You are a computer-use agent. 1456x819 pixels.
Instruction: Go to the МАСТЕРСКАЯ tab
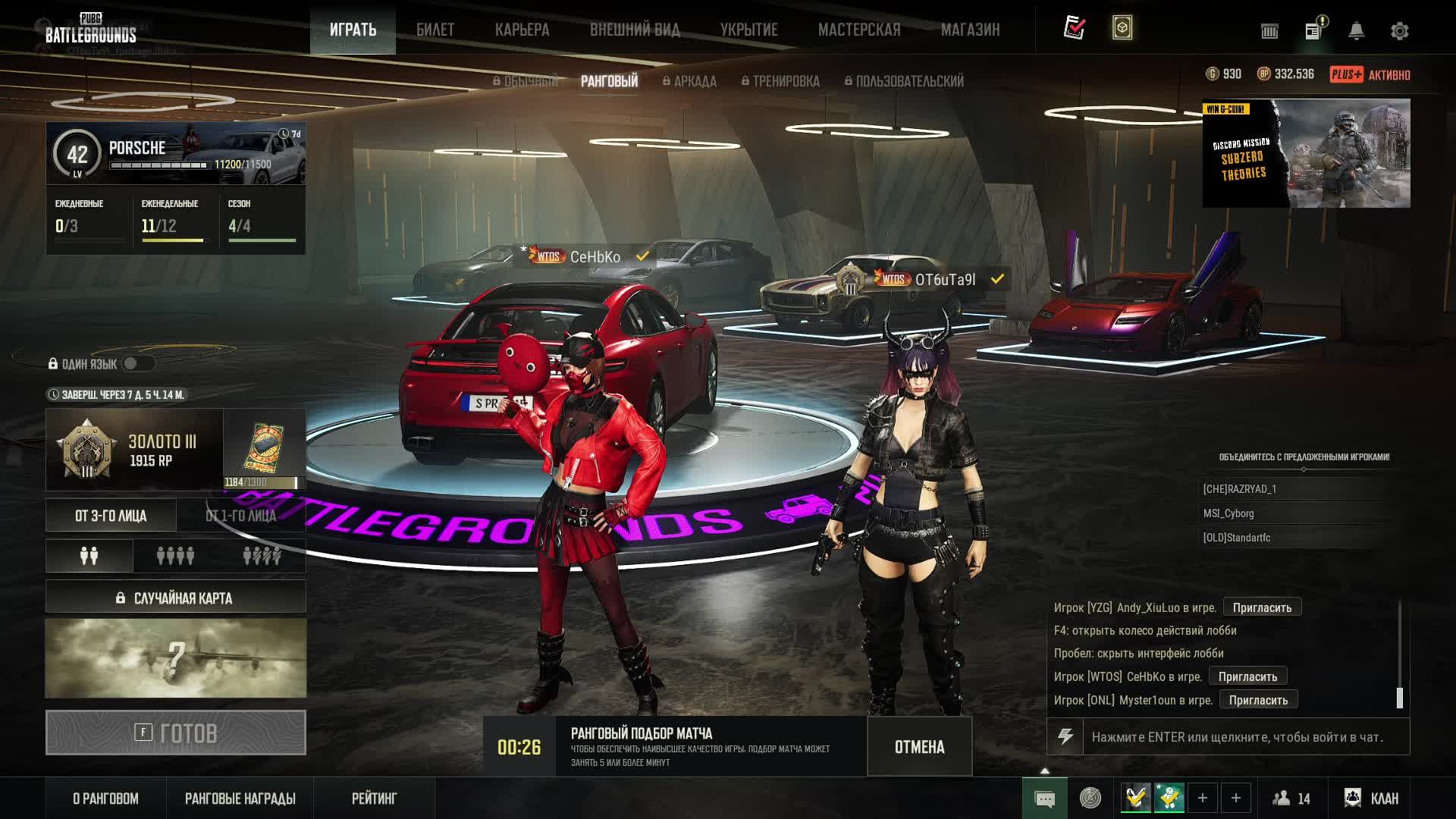point(859,30)
